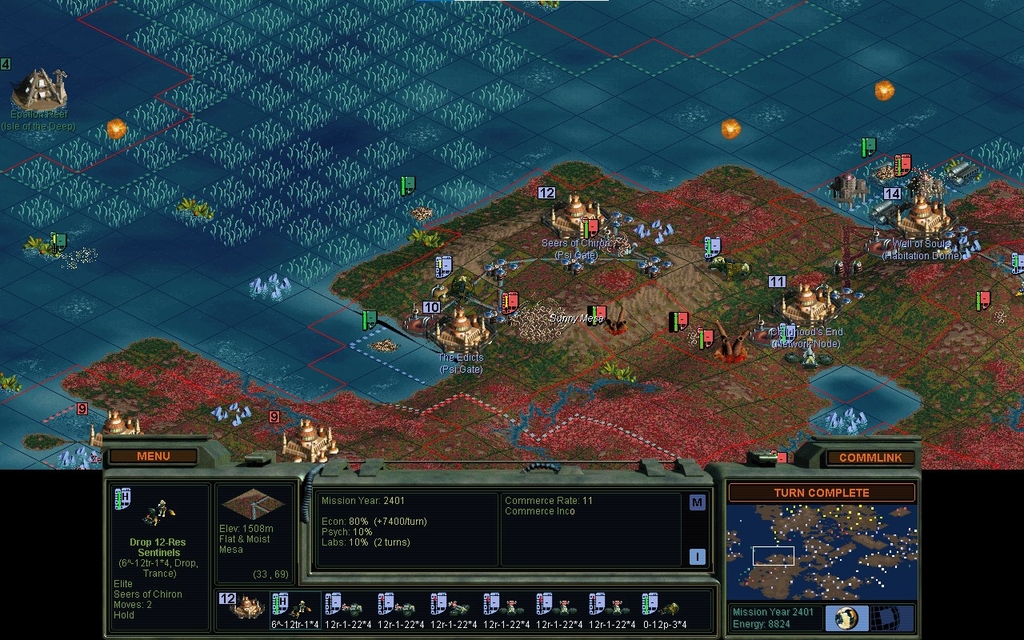Click the M button in the info panel
1024x640 pixels.
click(697, 503)
